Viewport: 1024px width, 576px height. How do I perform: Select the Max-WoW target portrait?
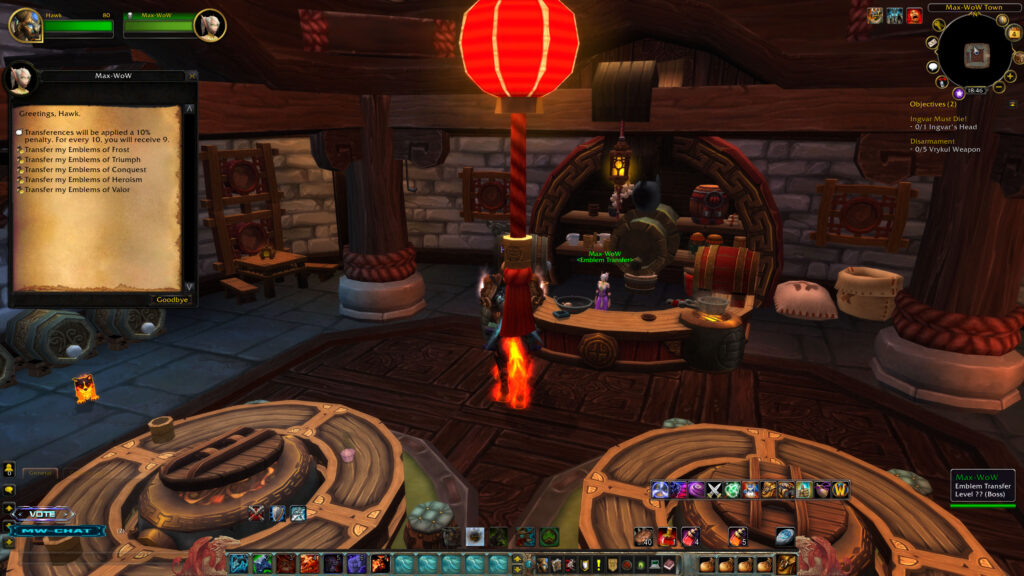(209, 24)
